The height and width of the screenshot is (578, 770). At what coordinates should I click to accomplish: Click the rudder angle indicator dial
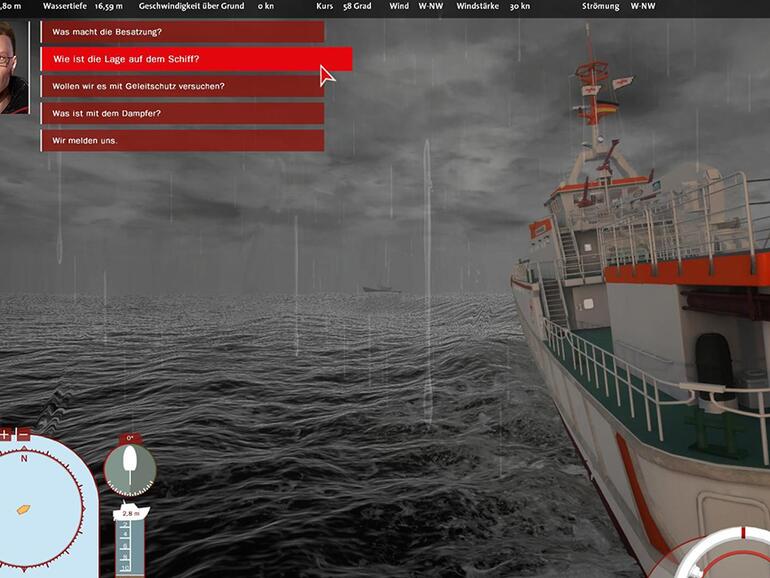[131, 465]
